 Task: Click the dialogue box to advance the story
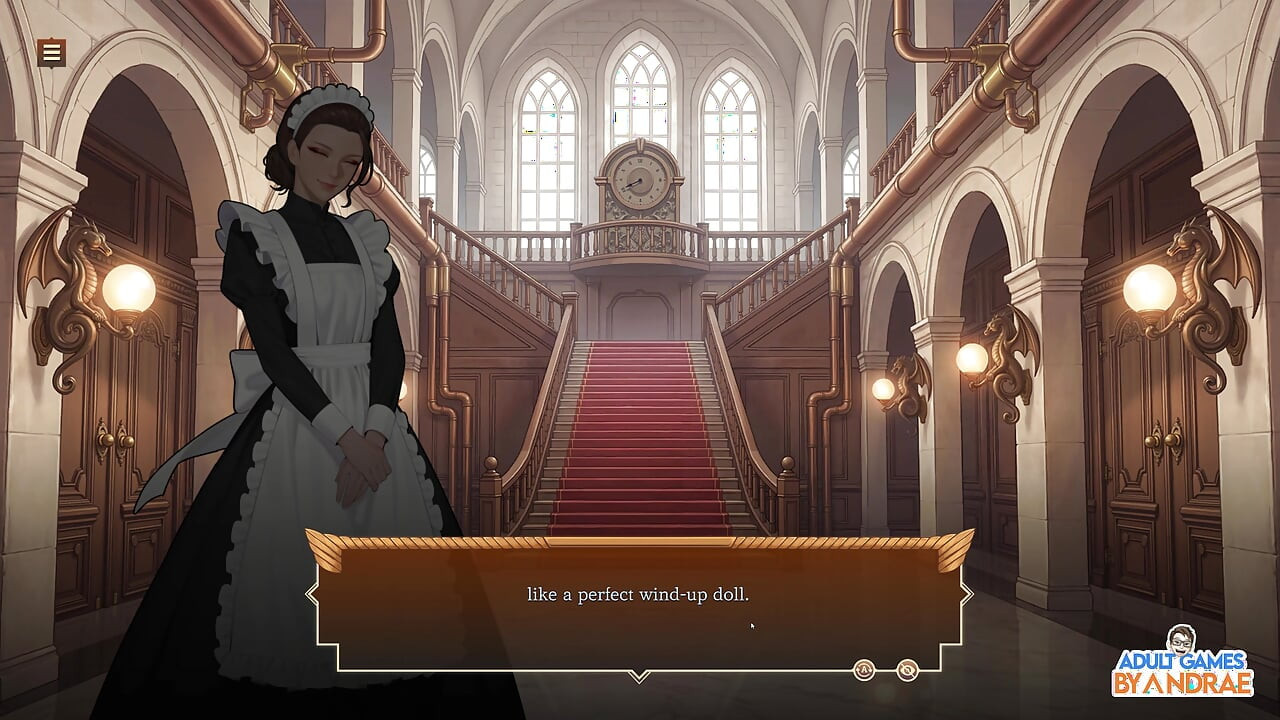point(640,600)
